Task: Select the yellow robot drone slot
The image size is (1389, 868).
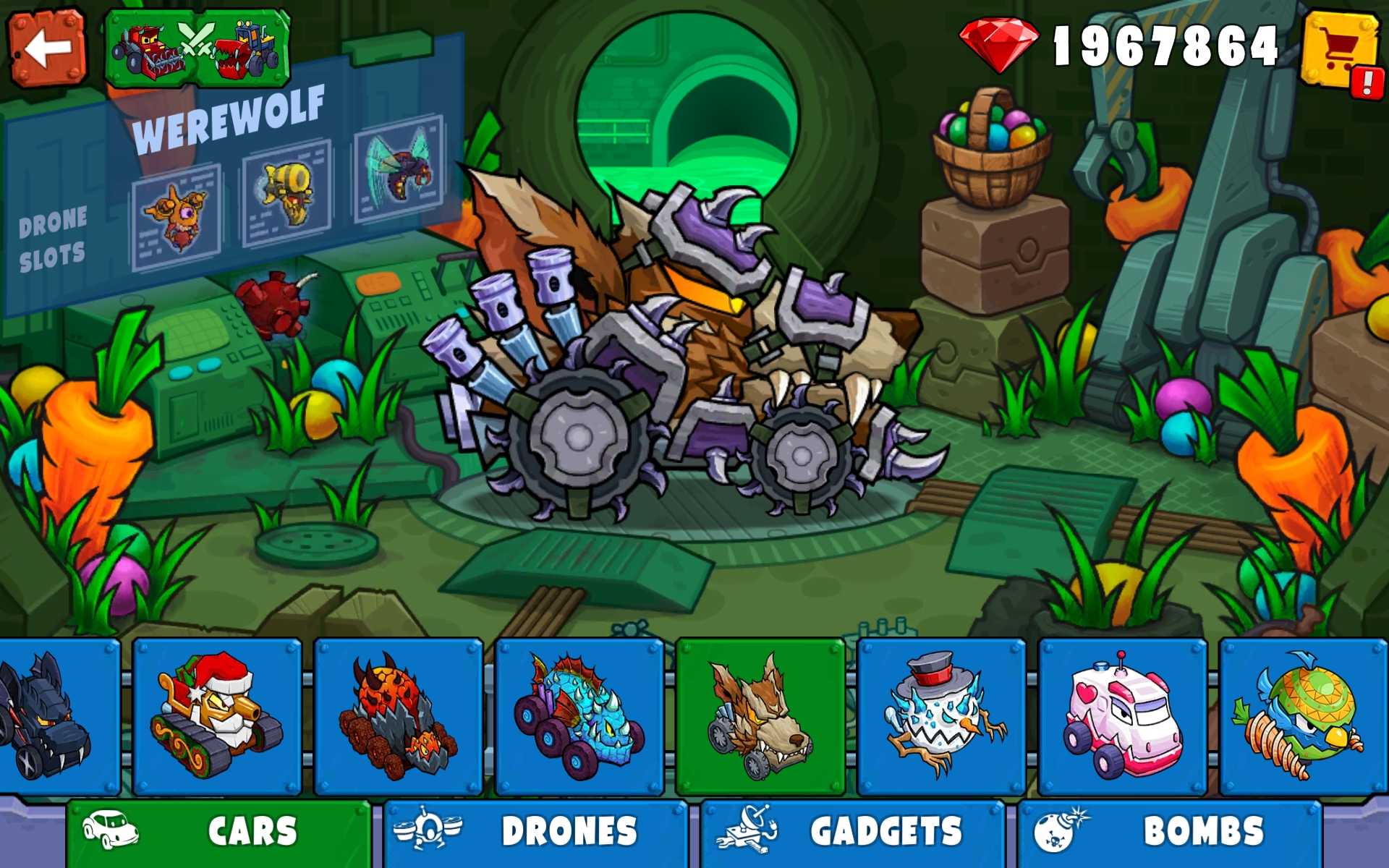Action: coord(287,193)
